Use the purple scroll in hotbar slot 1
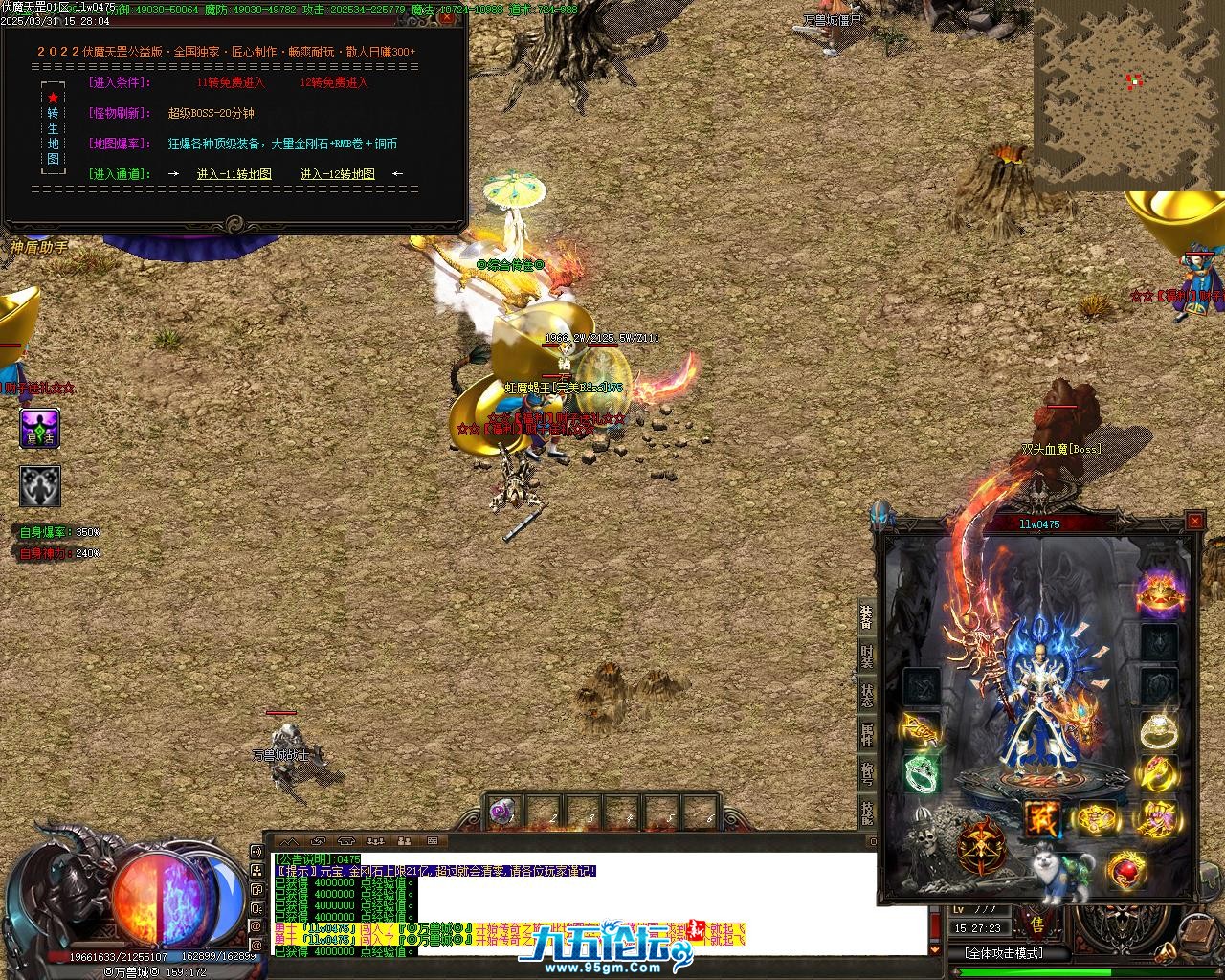This screenshot has width=1225, height=980. [x=501, y=813]
